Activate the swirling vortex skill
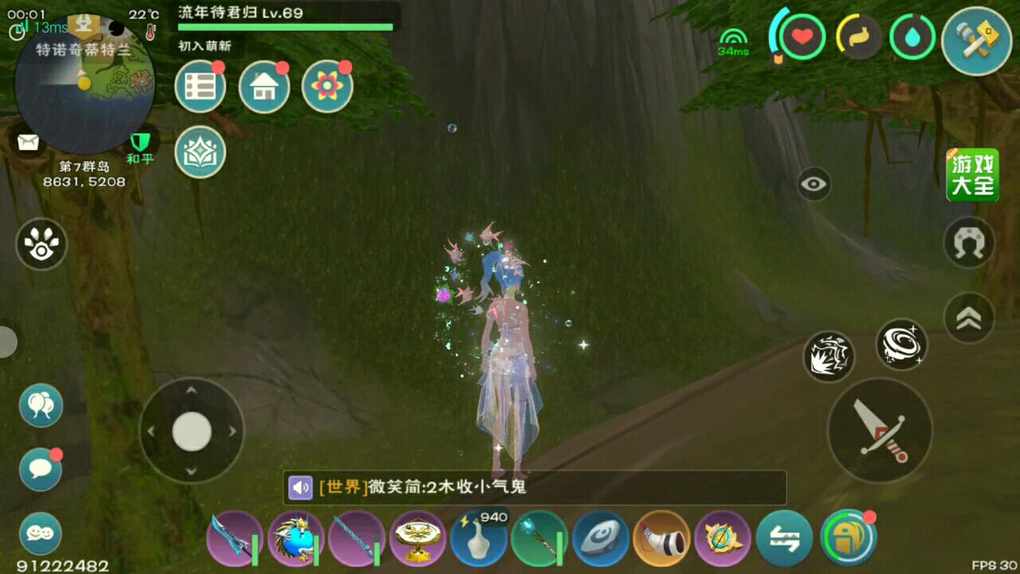Viewport: 1020px width, 574px height. 901,345
